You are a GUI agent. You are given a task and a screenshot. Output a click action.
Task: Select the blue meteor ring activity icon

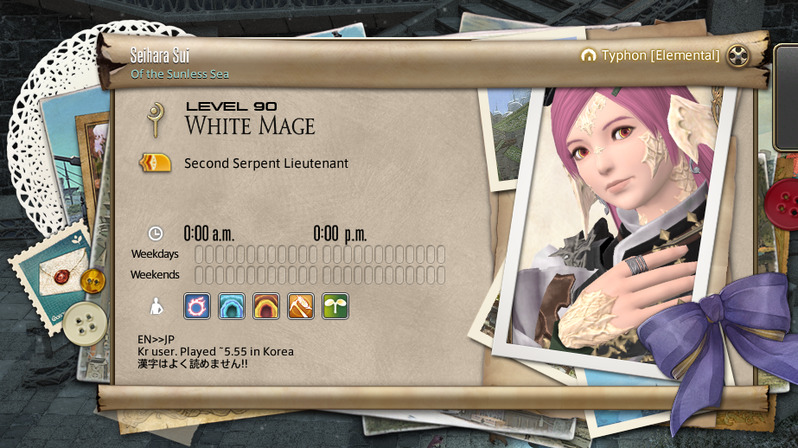click(197, 306)
